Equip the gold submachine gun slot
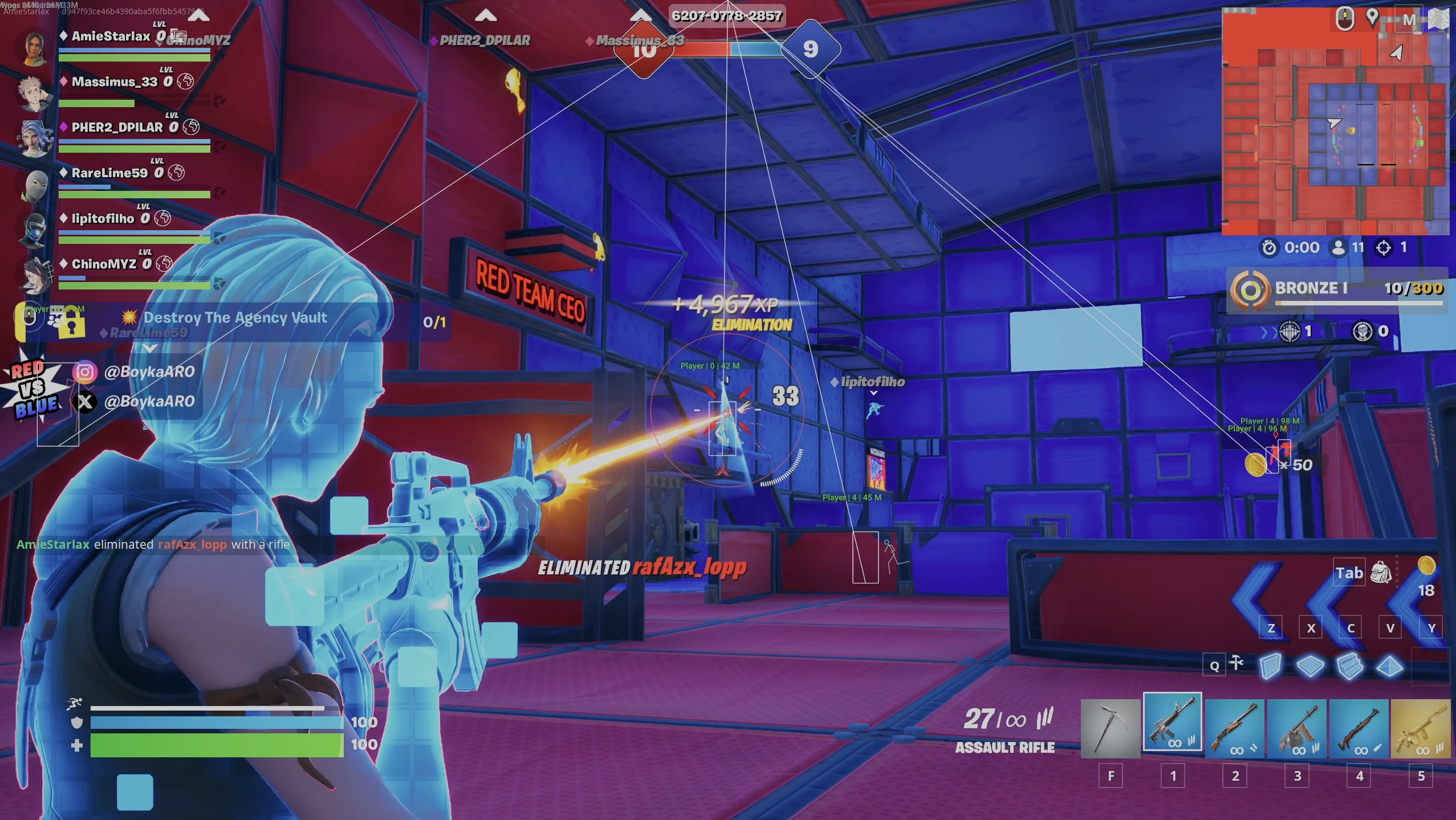 [1421, 728]
